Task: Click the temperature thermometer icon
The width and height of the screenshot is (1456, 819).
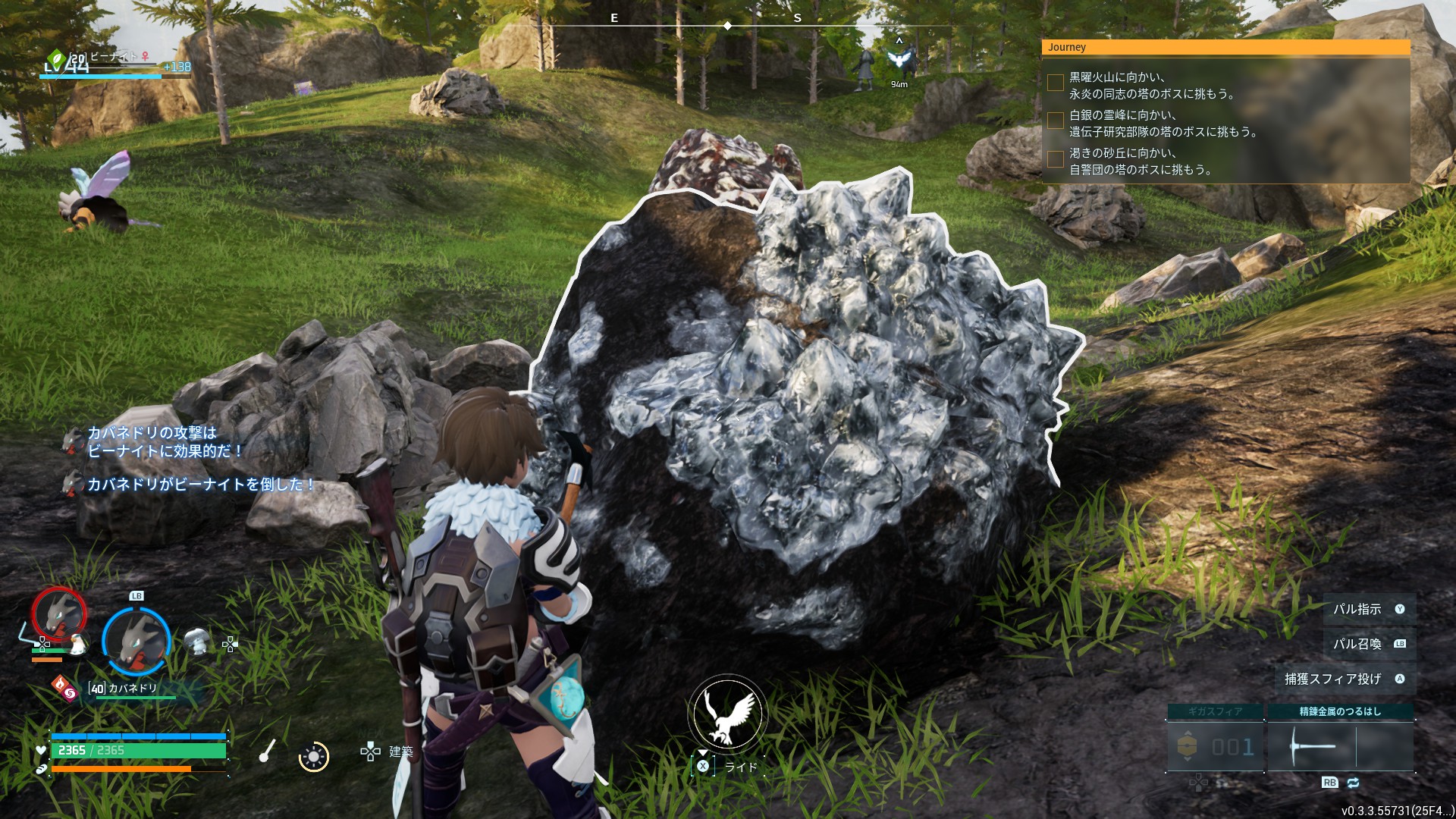Action: [x=266, y=751]
